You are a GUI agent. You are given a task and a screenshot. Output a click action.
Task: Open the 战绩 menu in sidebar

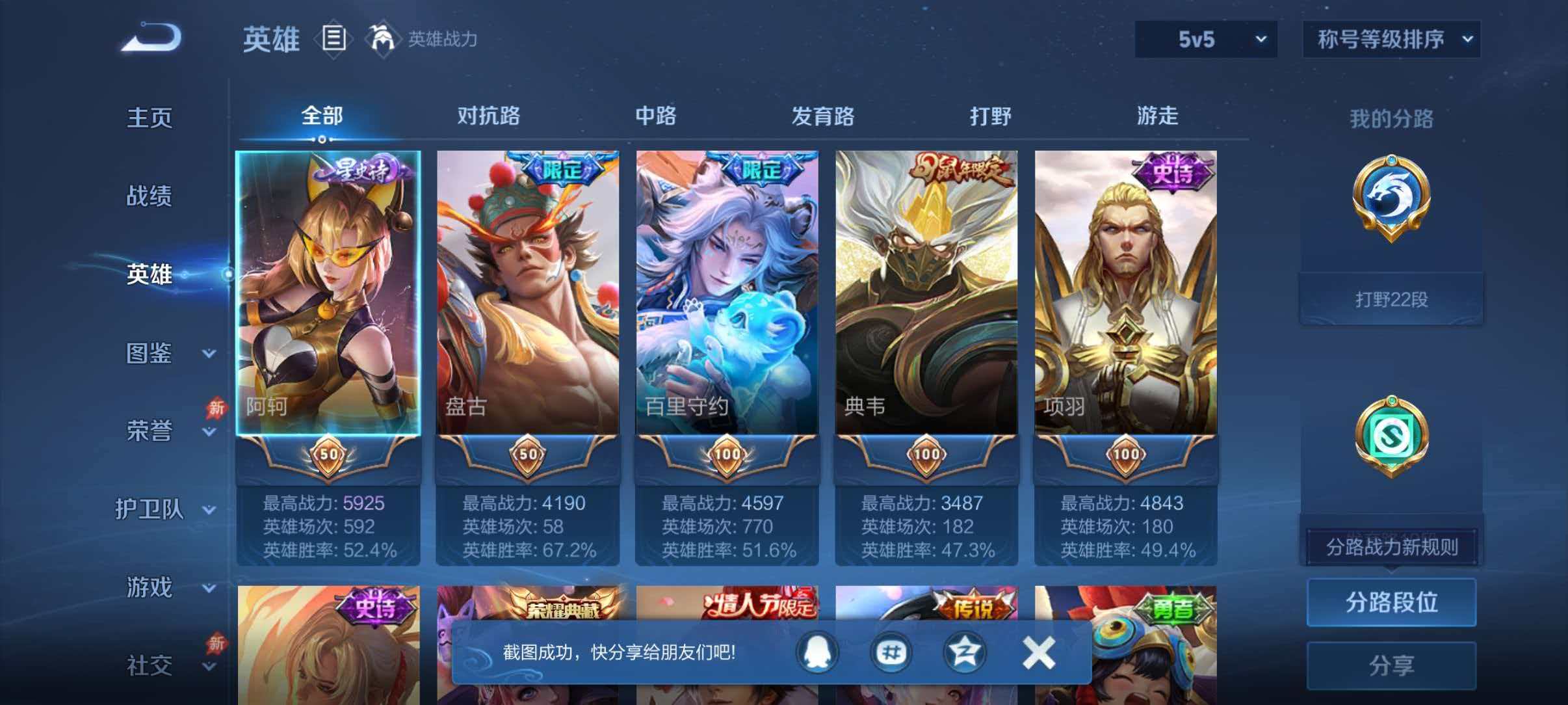tap(151, 195)
